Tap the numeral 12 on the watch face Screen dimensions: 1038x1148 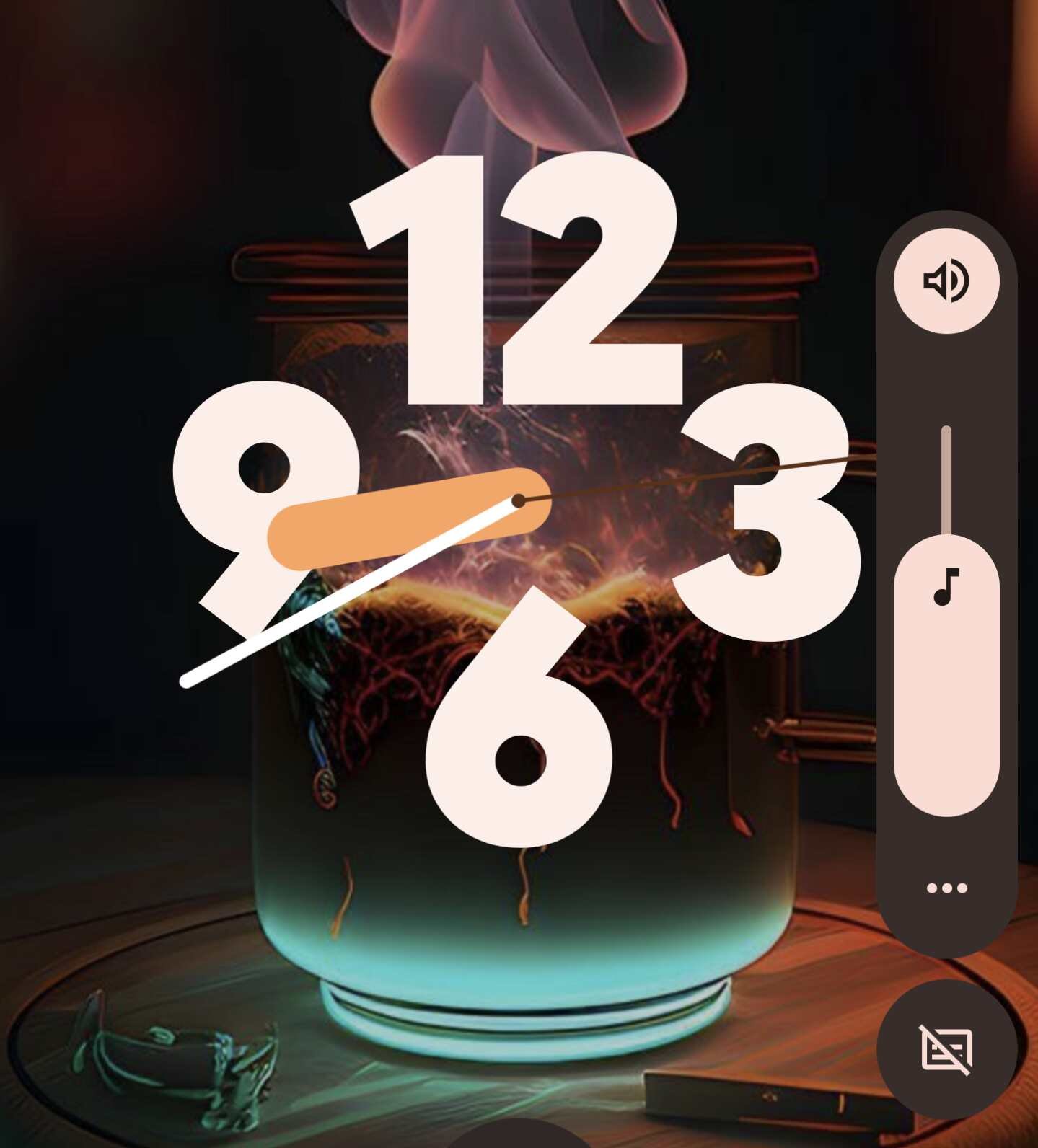tap(519, 281)
